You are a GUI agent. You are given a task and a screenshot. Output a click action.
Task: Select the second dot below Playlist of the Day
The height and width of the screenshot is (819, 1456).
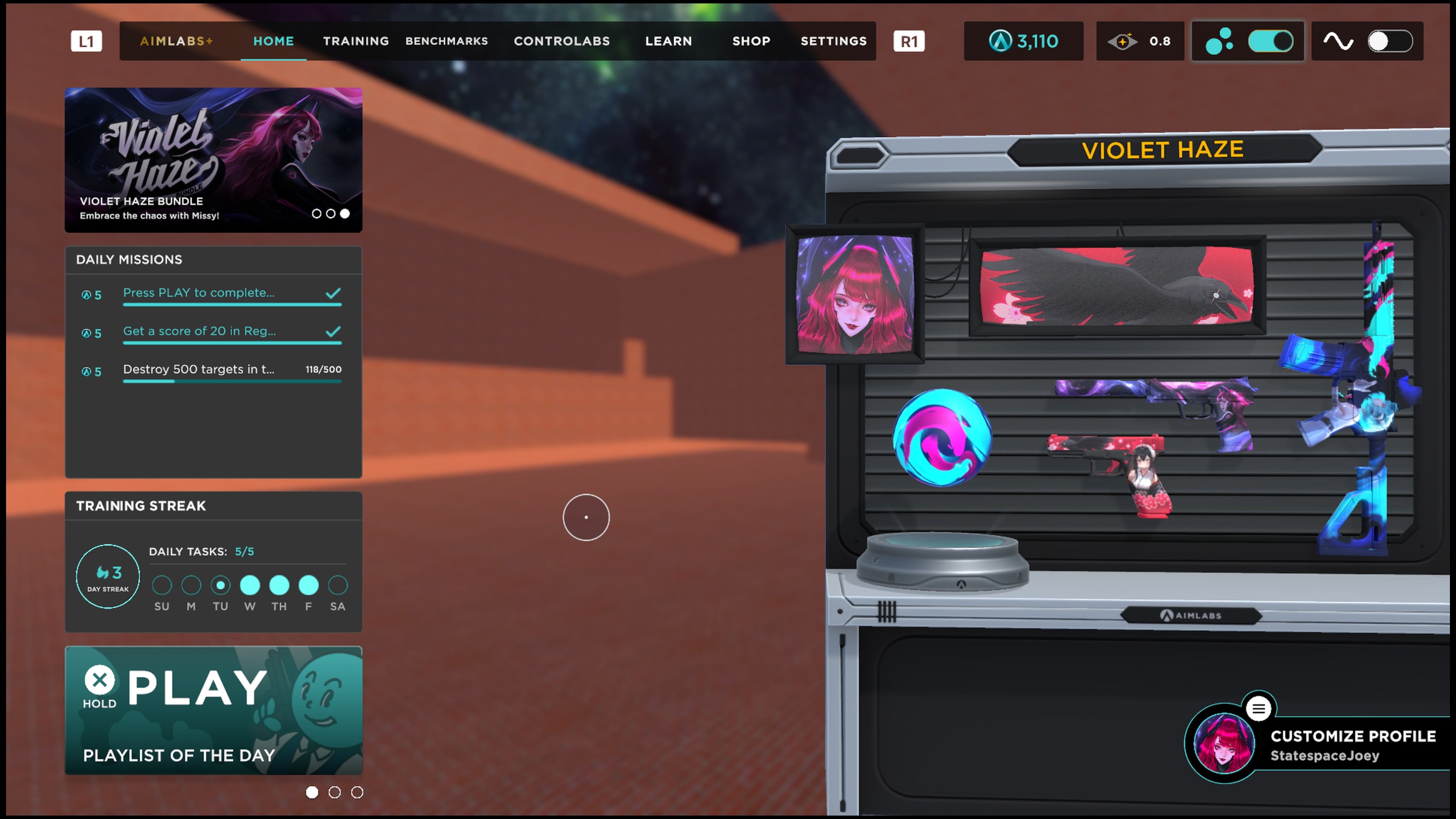click(334, 792)
